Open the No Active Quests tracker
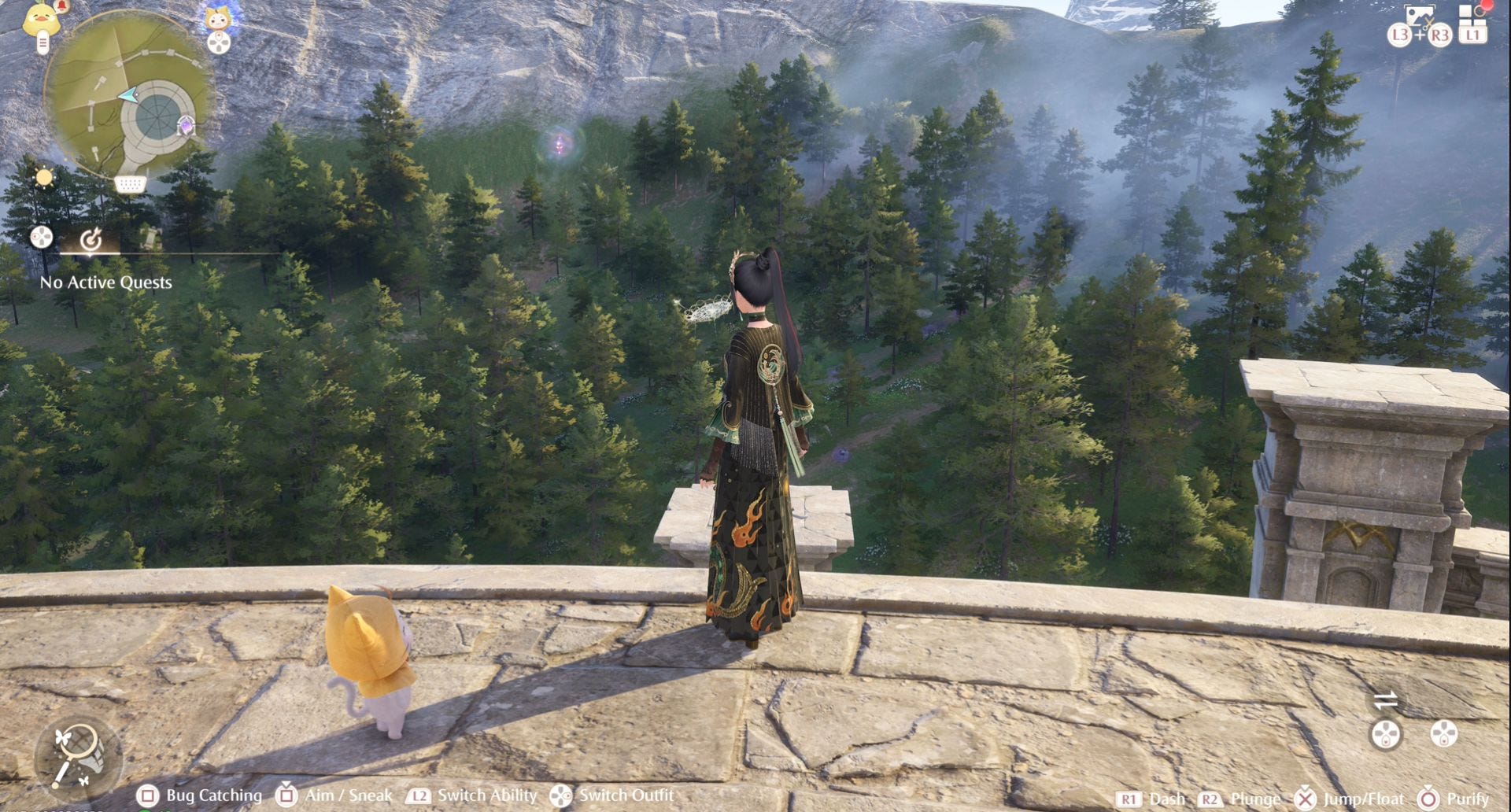The image size is (1511, 812). [x=106, y=282]
